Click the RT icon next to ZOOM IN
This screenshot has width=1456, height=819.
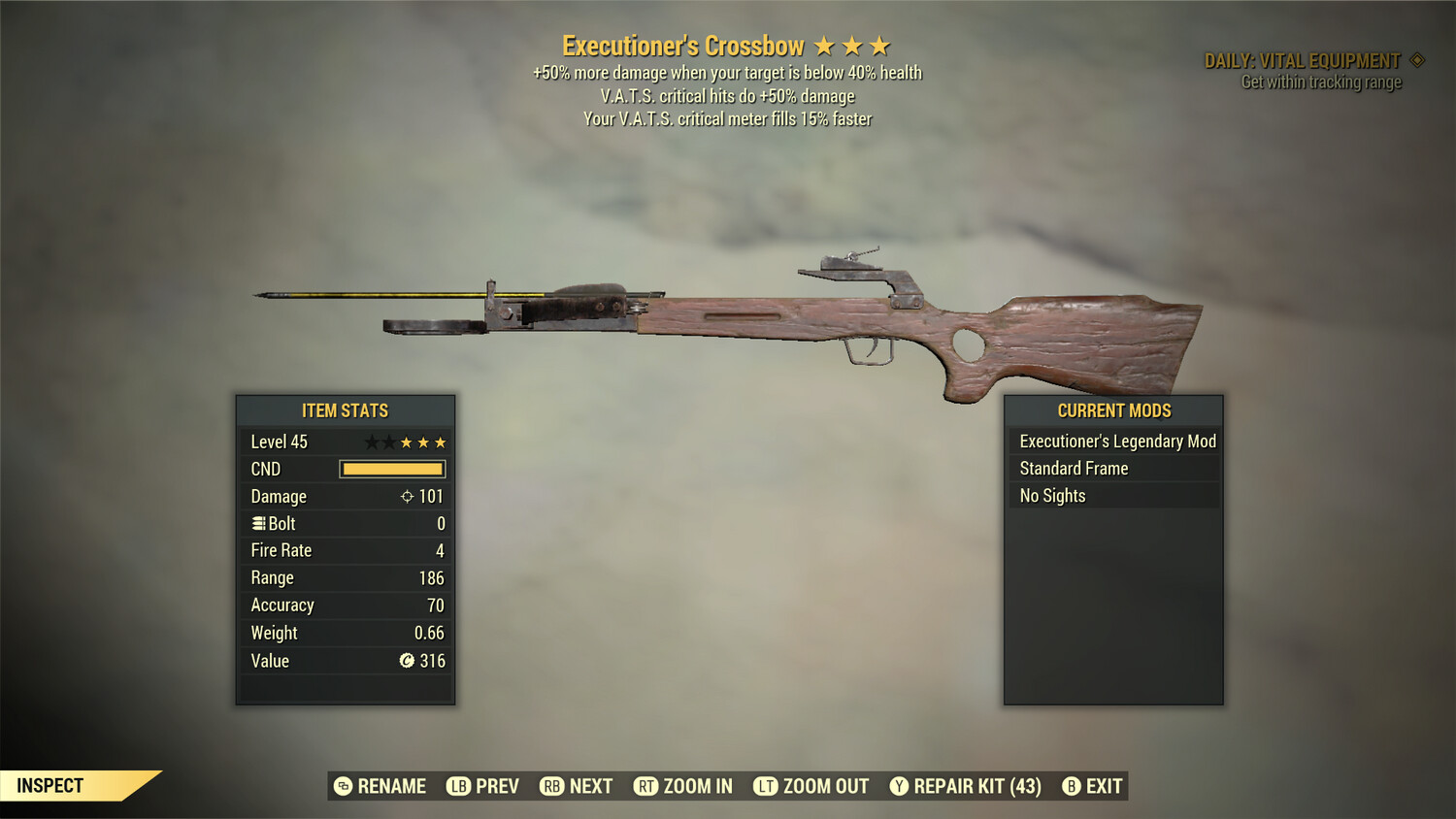pyautogui.click(x=645, y=786)
